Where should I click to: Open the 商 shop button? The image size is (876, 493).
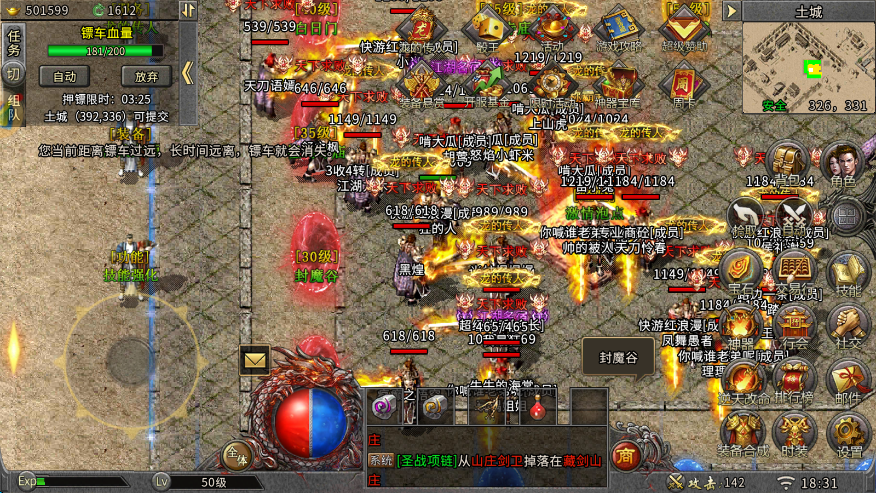tap(625, 453)
